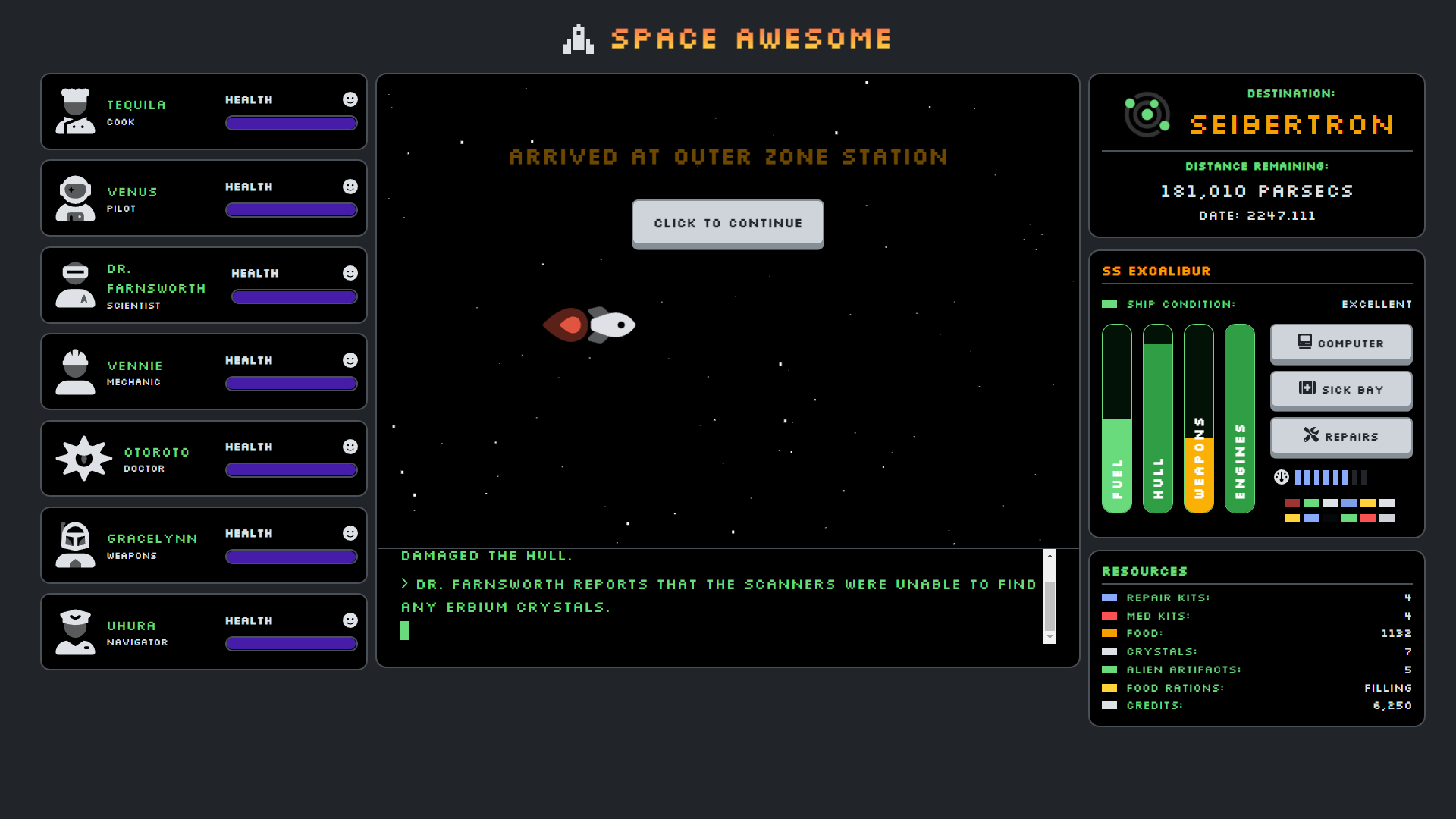Click the Continue button

pos(727,224)
